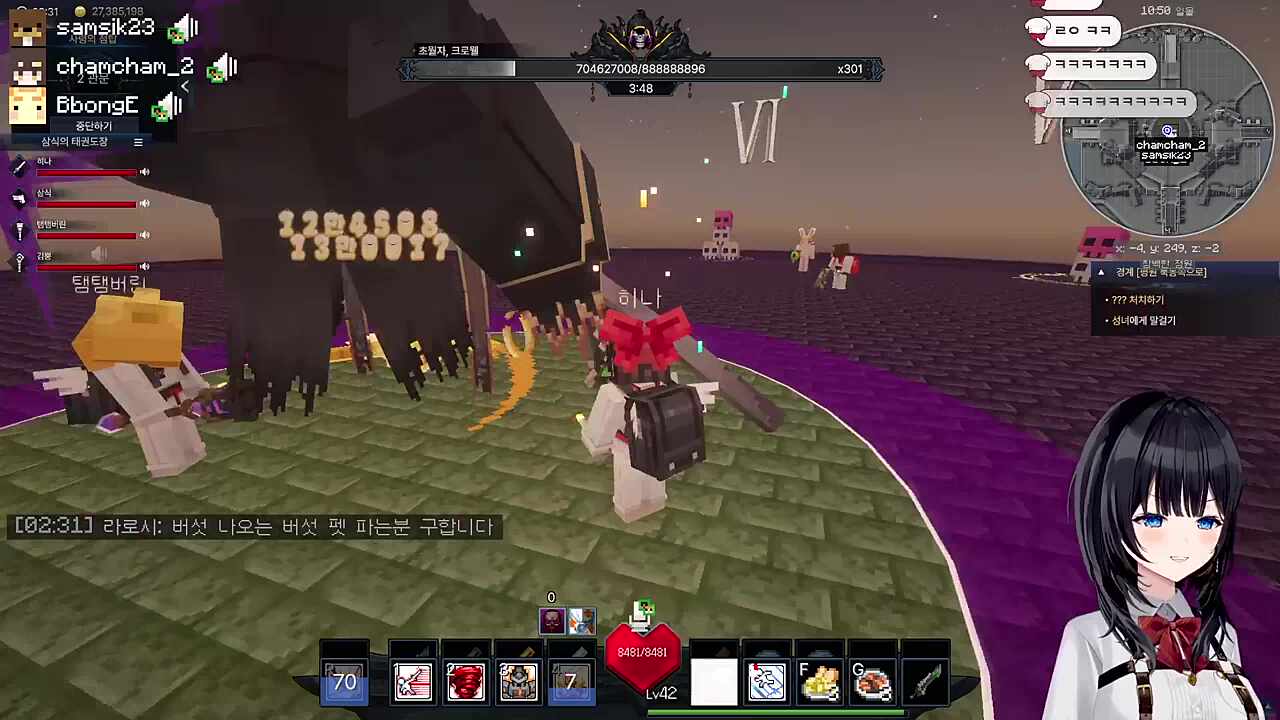The width and height of the screenshot is (1280, 720).
Task: Select the green sword weapon slot
Action: click(925, 682)
